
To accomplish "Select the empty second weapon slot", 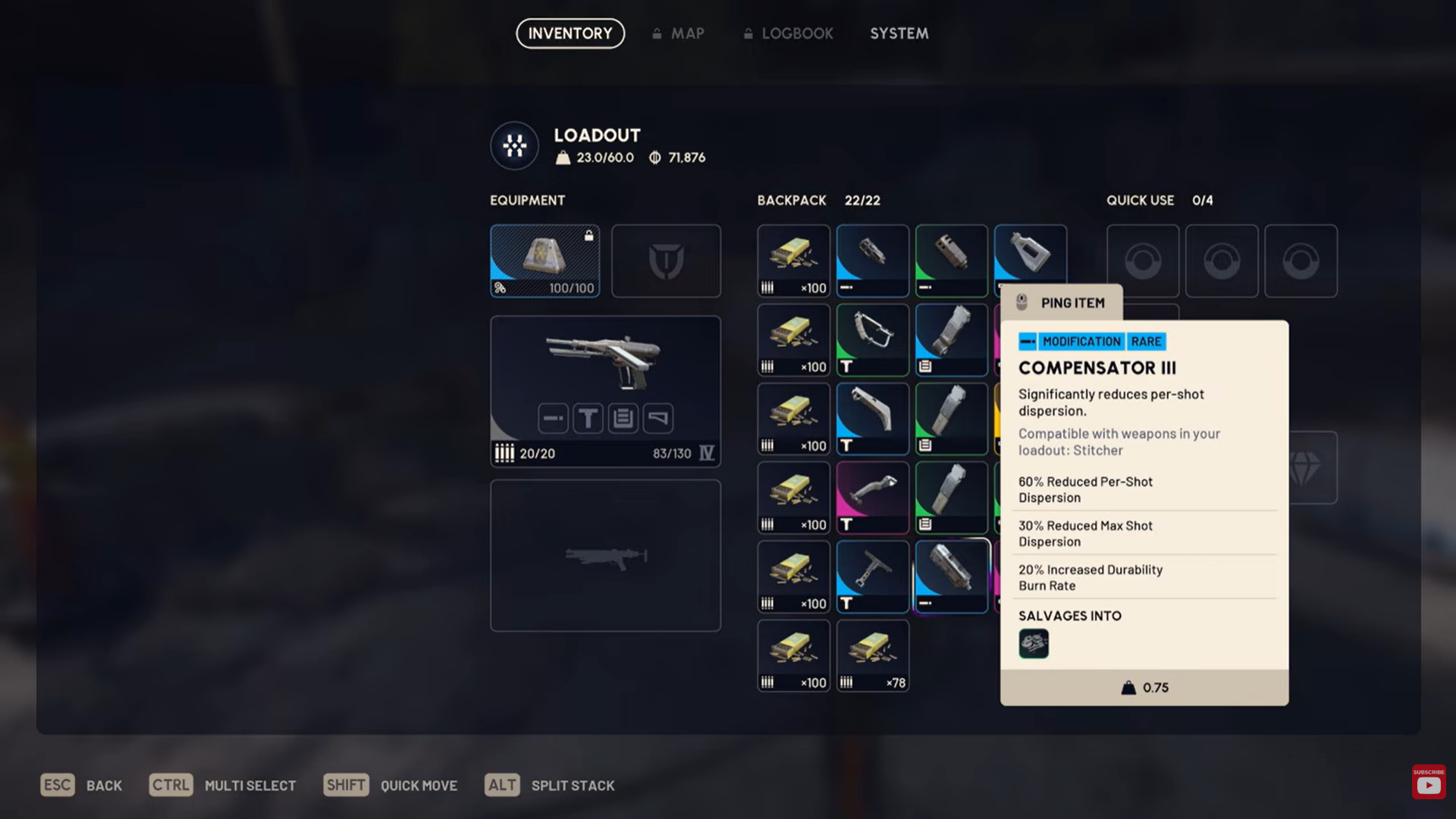I will pos(604,555).
